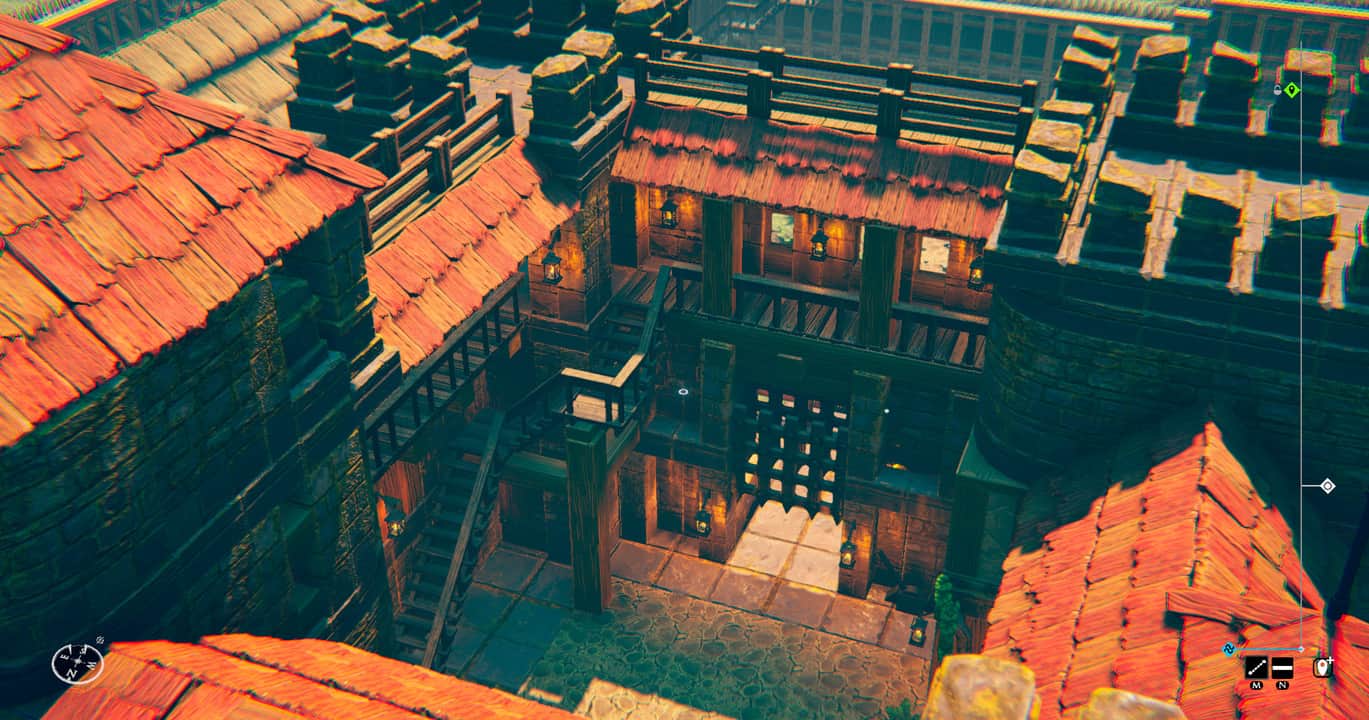Click the small sun icon above the compass
1369x720 pixels.
point(100,639)
